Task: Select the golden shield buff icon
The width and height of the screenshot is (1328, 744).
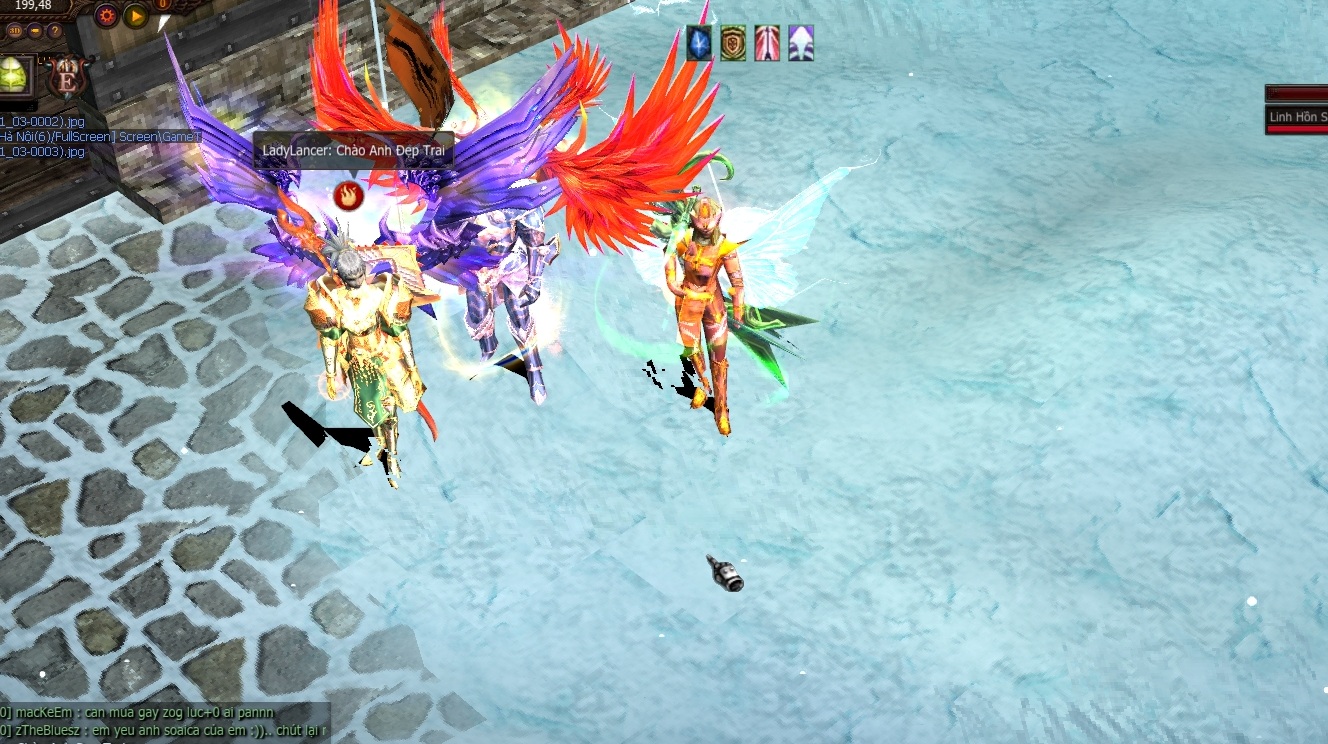Action: pyautogui.click(x=733, y=44)
